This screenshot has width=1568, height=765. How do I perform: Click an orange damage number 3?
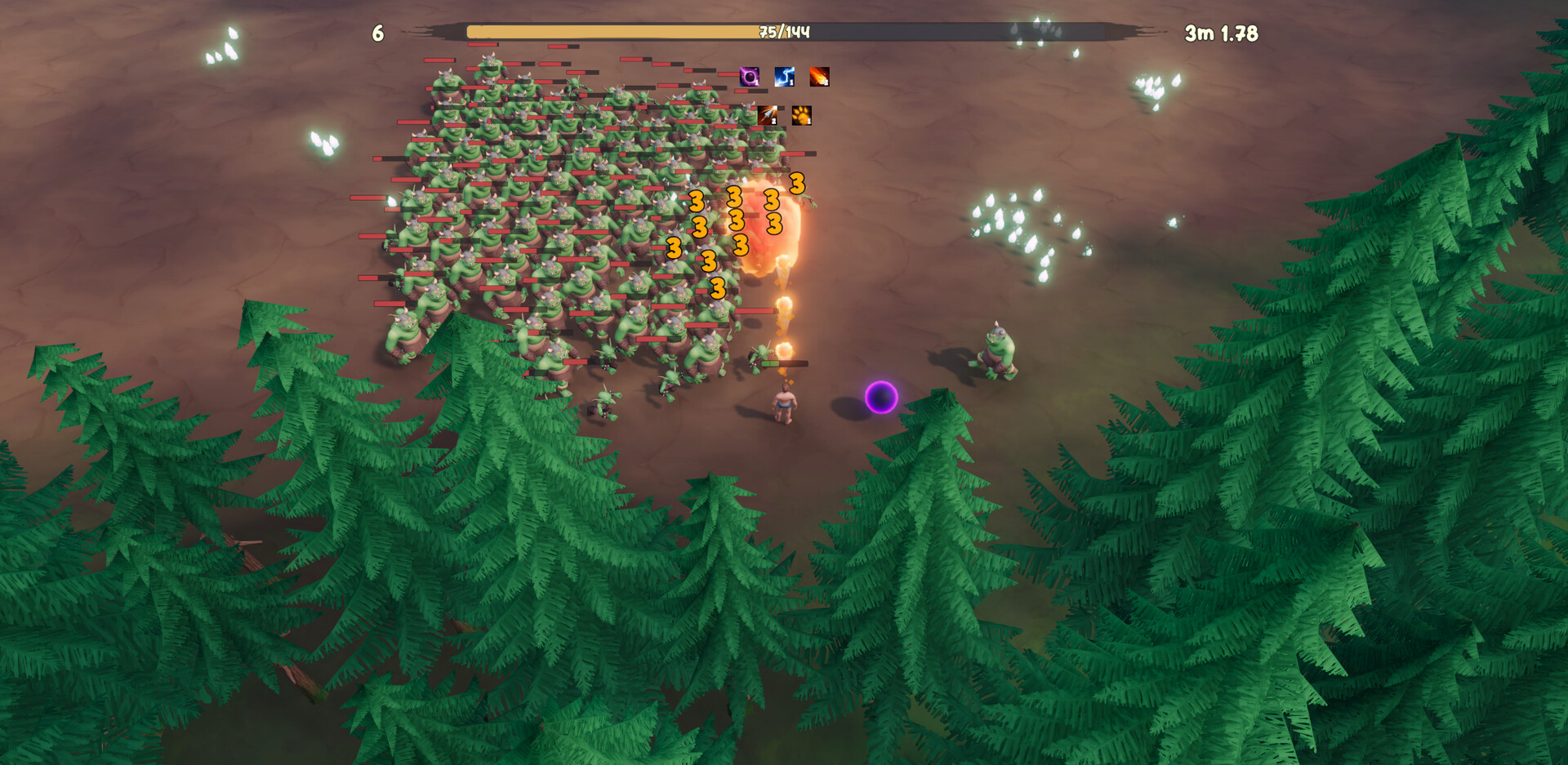pos(696,199)
